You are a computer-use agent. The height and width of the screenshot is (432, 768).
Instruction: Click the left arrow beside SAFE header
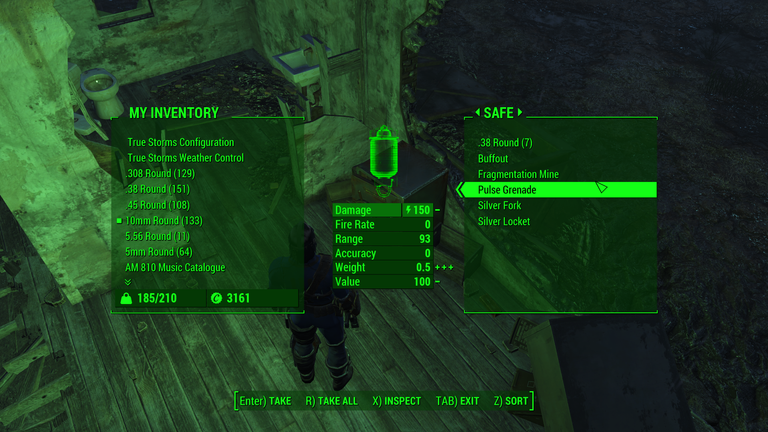tap(477, 113)
